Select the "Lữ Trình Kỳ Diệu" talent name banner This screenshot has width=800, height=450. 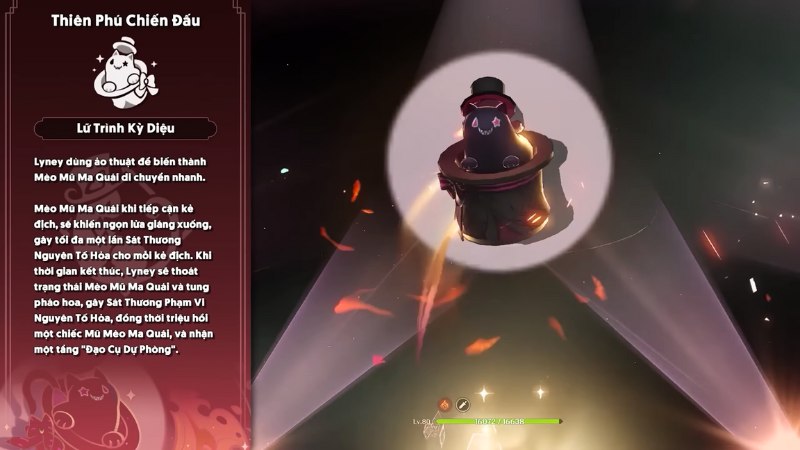pos(125,127)
